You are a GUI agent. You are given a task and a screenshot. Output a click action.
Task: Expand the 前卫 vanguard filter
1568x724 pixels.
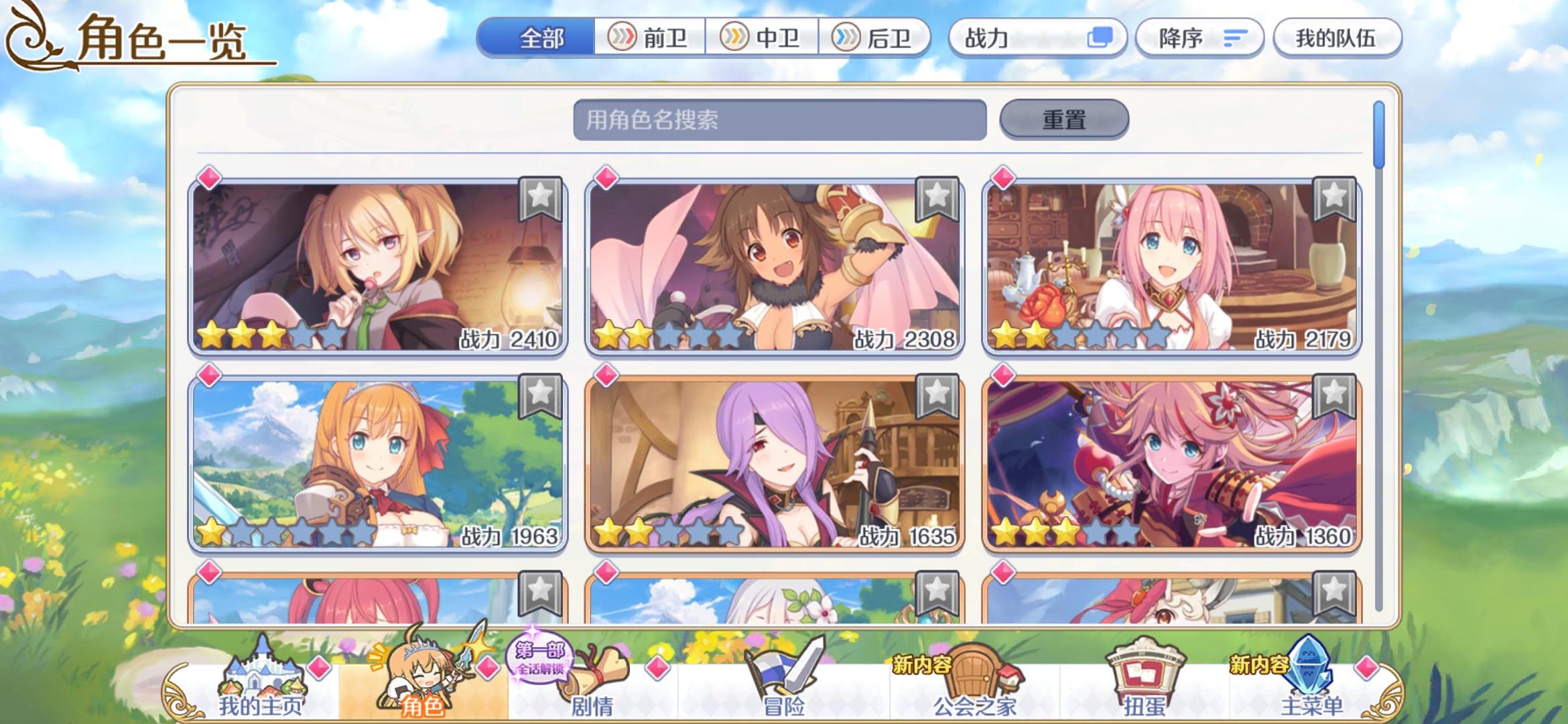pos(649,38)
